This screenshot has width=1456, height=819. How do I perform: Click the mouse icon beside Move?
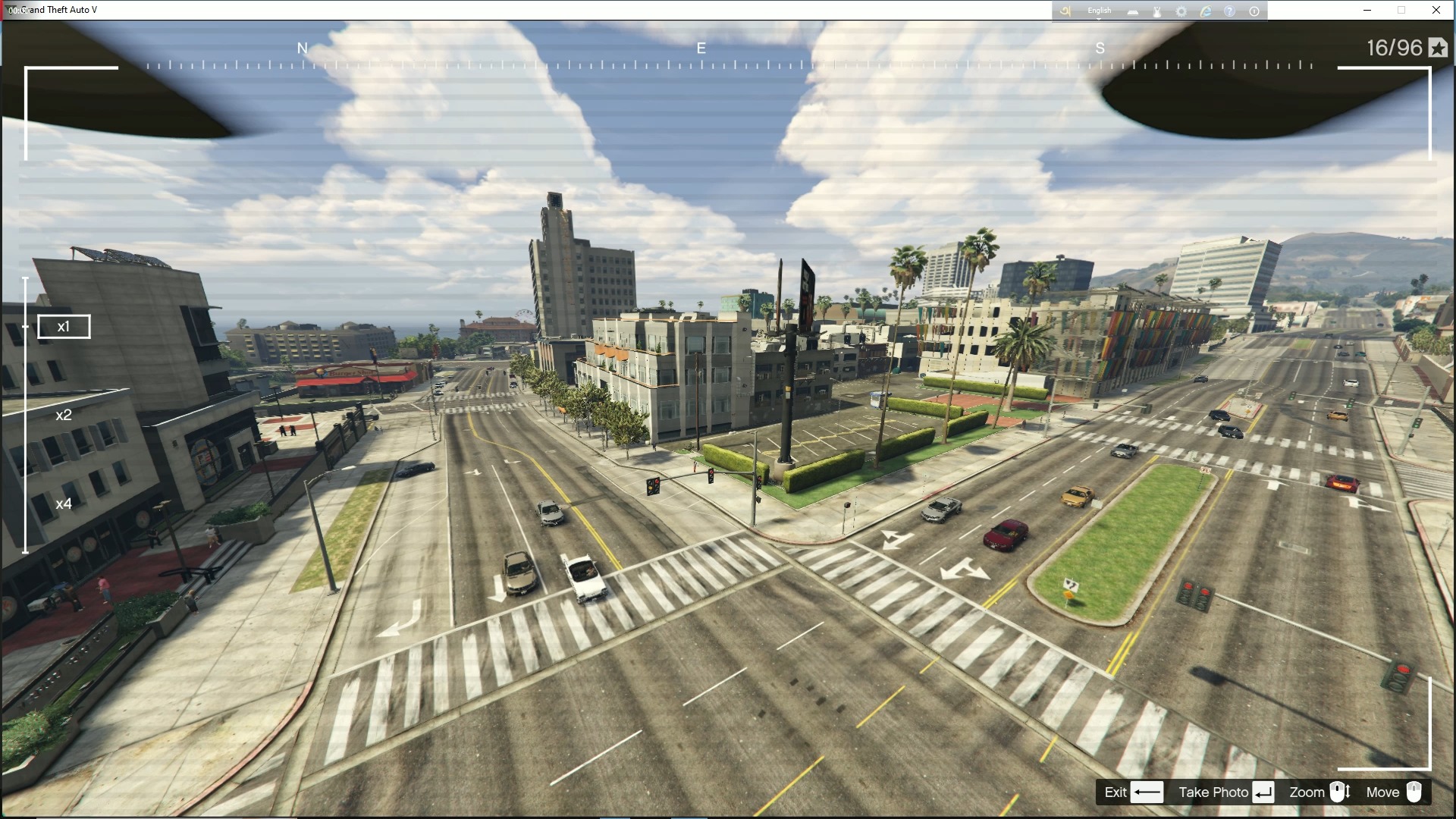1415,792
